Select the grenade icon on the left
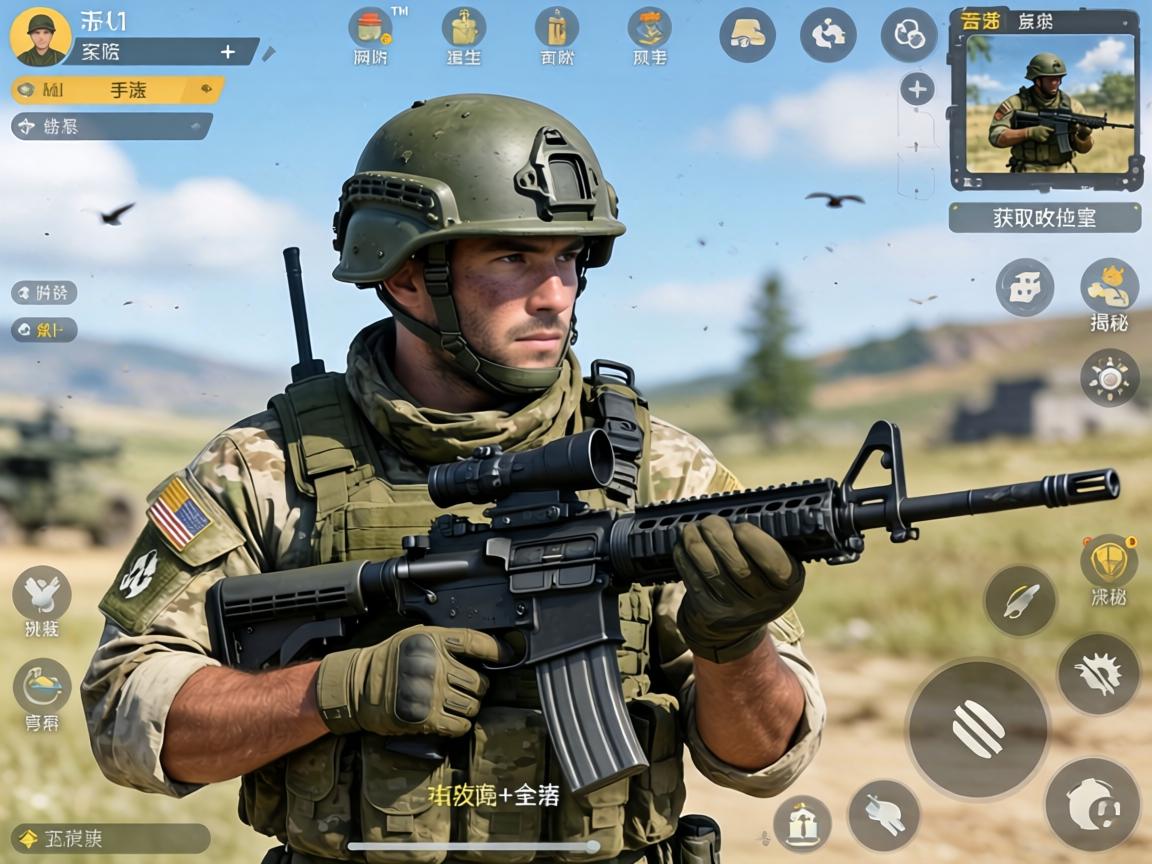The image size is (1152, 864). point(42,686)
